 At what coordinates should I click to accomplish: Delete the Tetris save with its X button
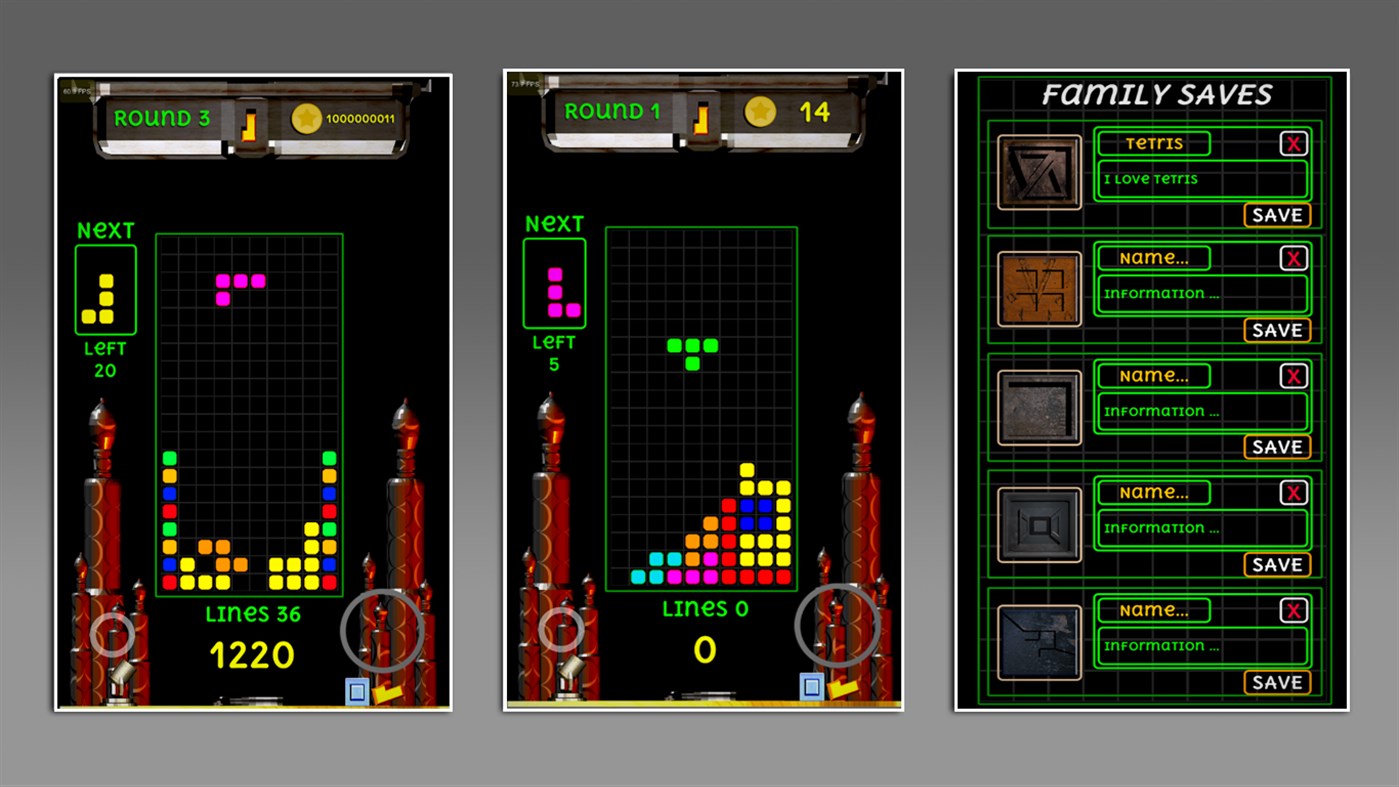1293,143
